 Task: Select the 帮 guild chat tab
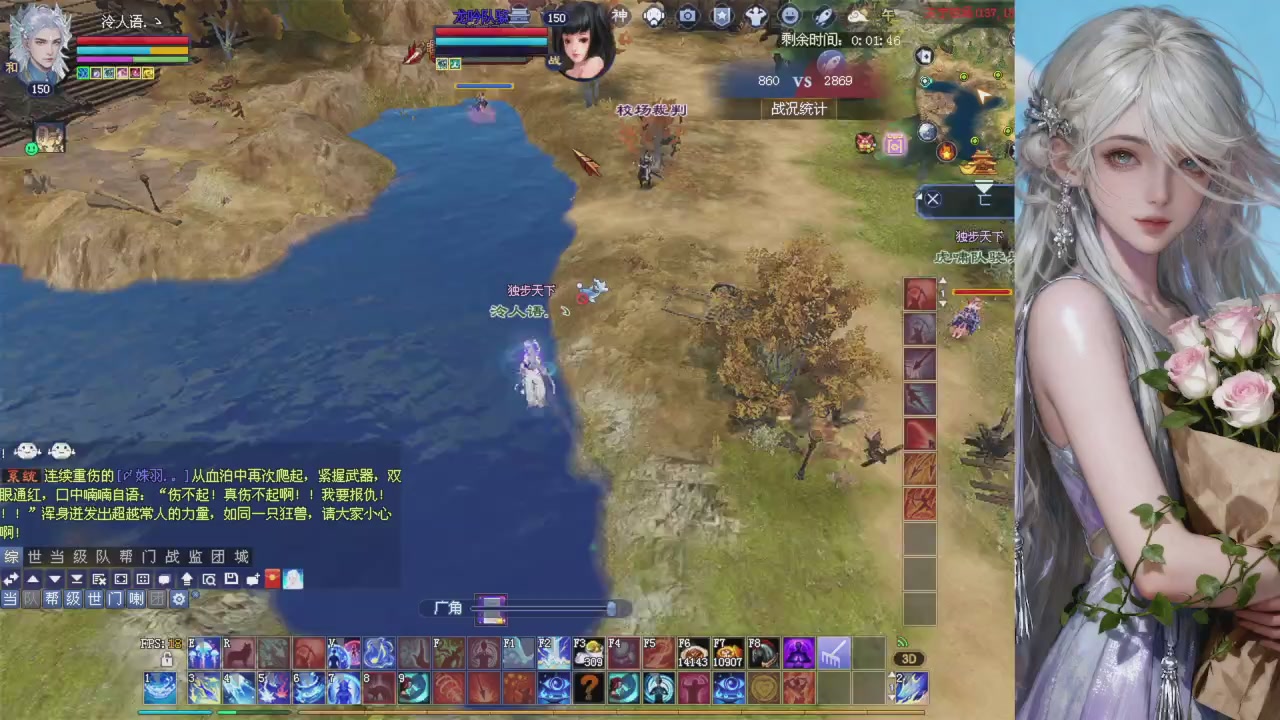127,557
